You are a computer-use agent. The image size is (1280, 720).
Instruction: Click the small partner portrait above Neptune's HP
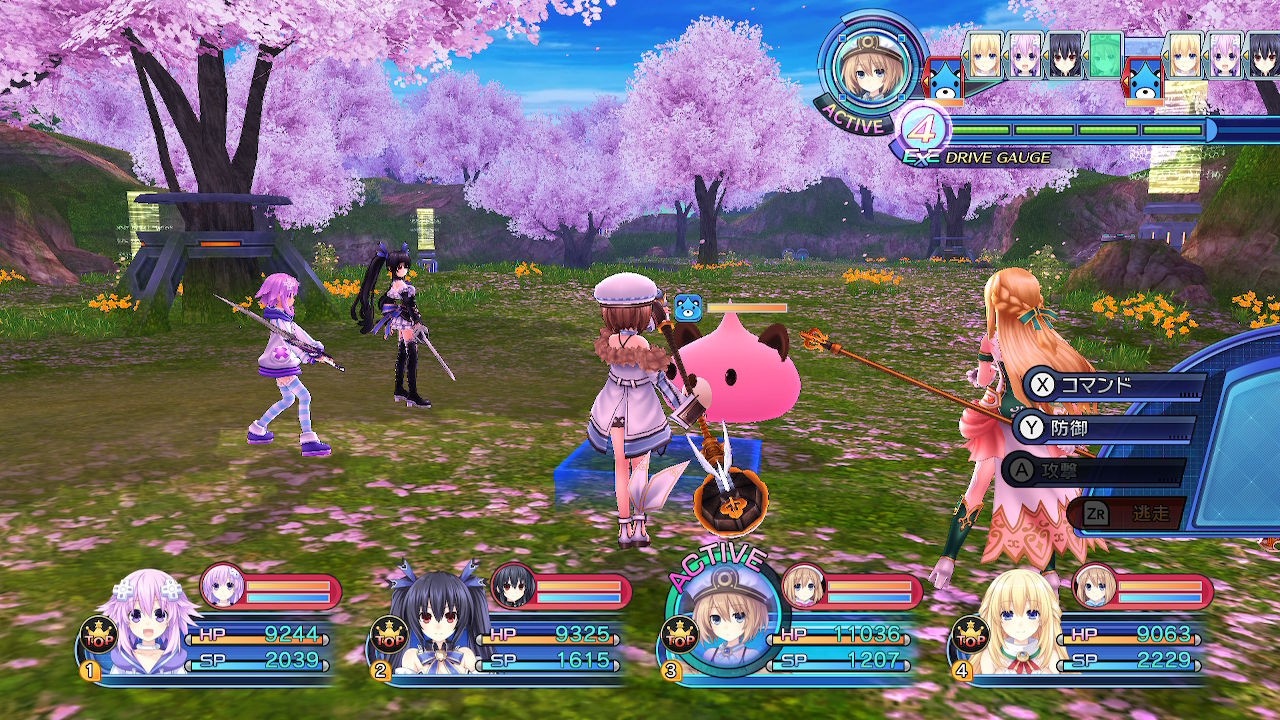pos(222,587)
